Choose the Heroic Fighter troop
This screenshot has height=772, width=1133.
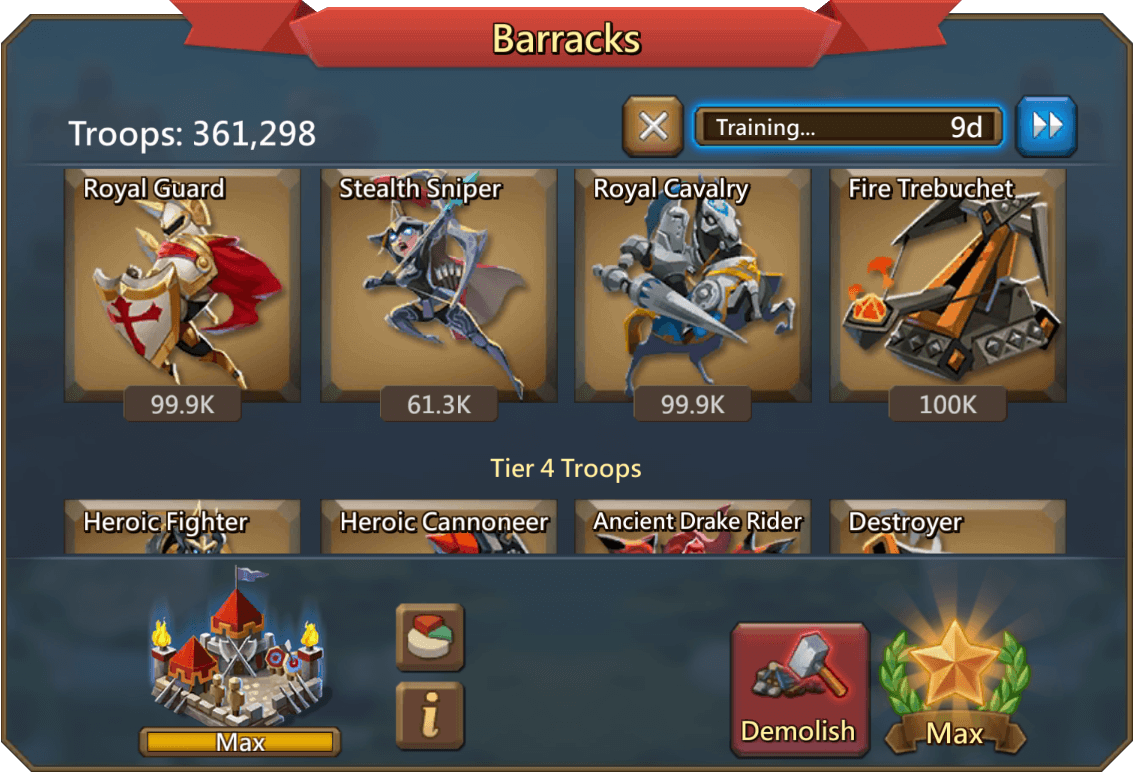coord(182,527)
